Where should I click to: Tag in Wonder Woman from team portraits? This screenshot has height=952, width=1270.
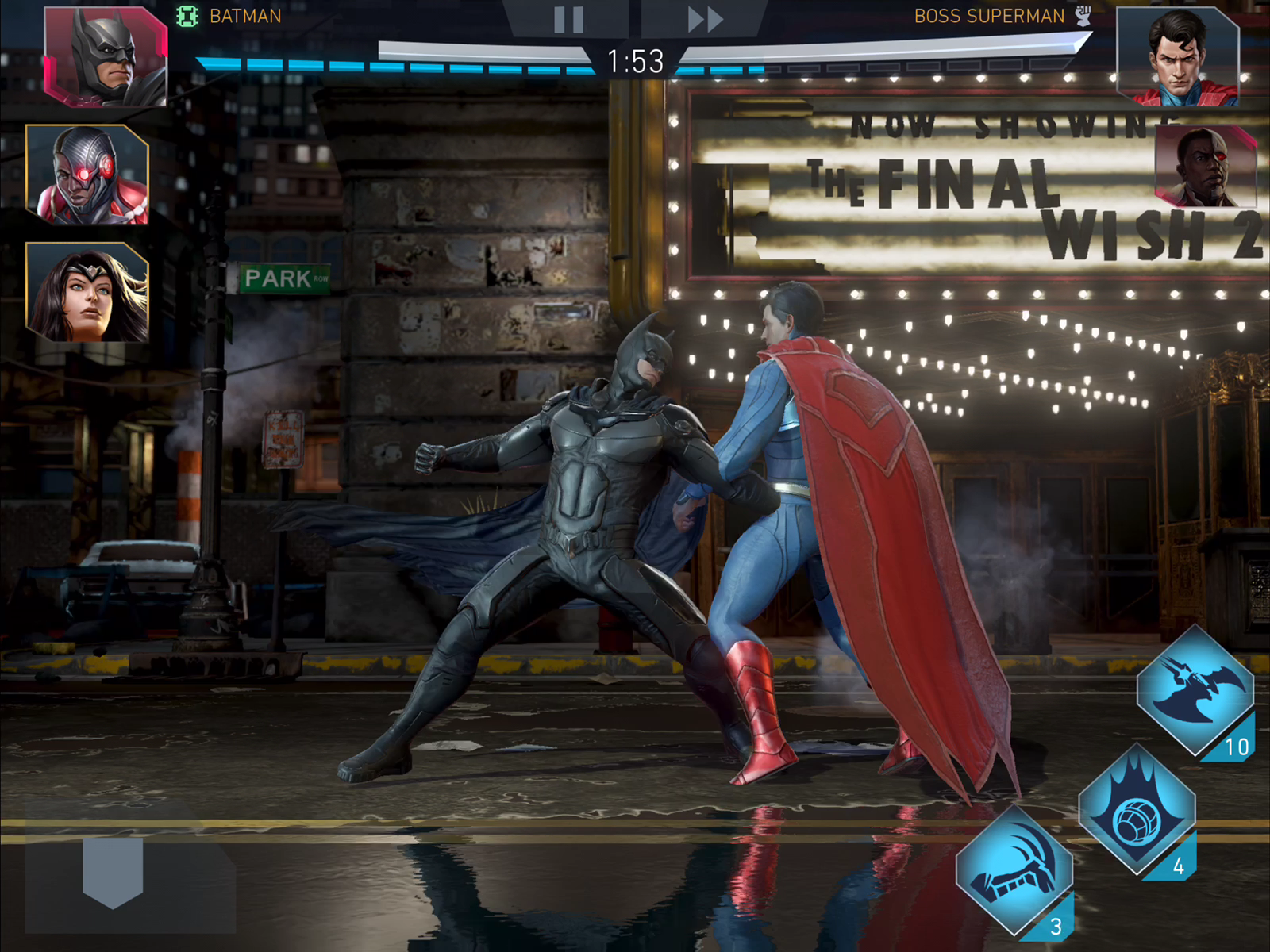click(87, 292)
